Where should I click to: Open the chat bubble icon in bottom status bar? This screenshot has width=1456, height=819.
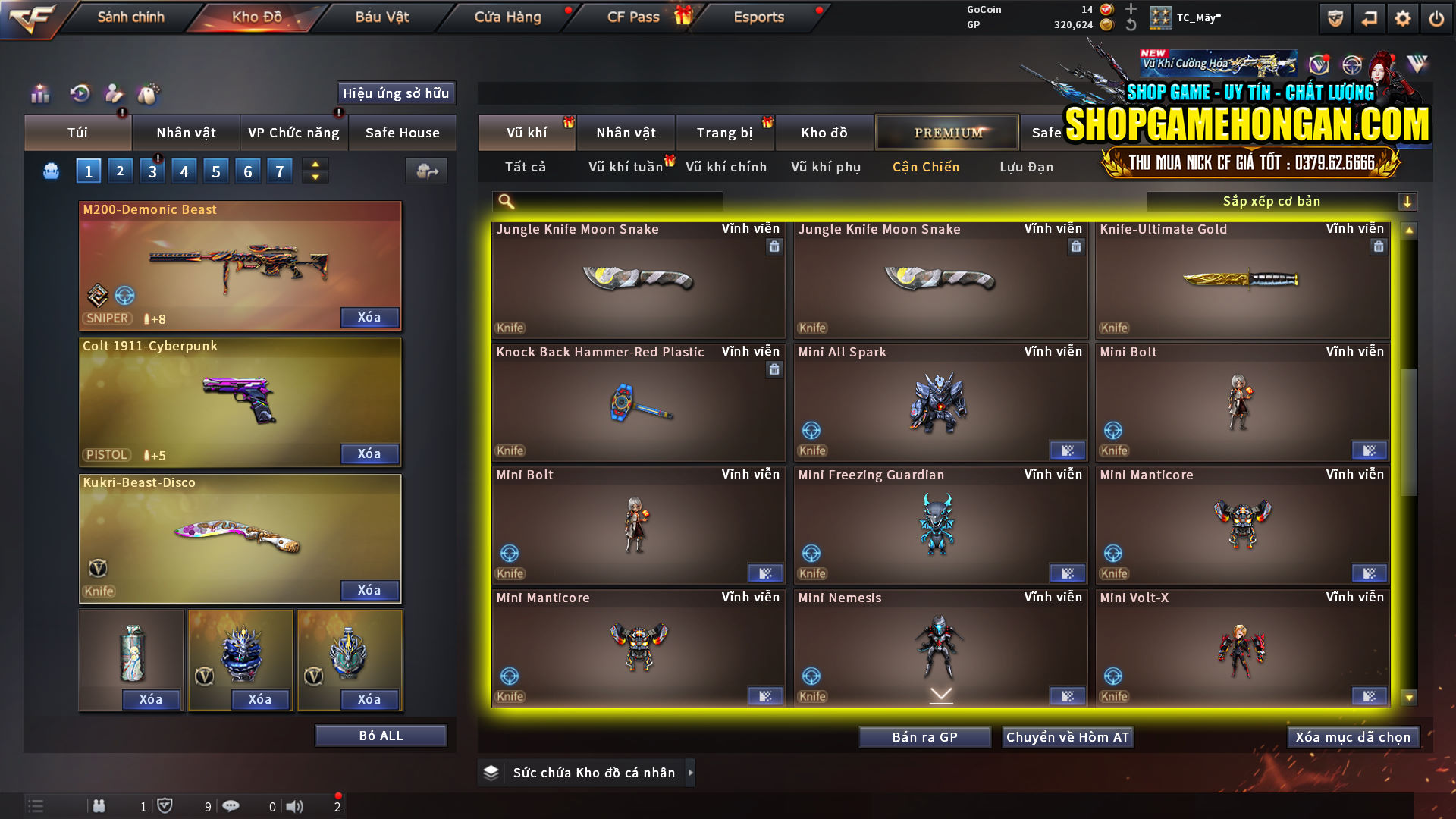tap(231, 806)
